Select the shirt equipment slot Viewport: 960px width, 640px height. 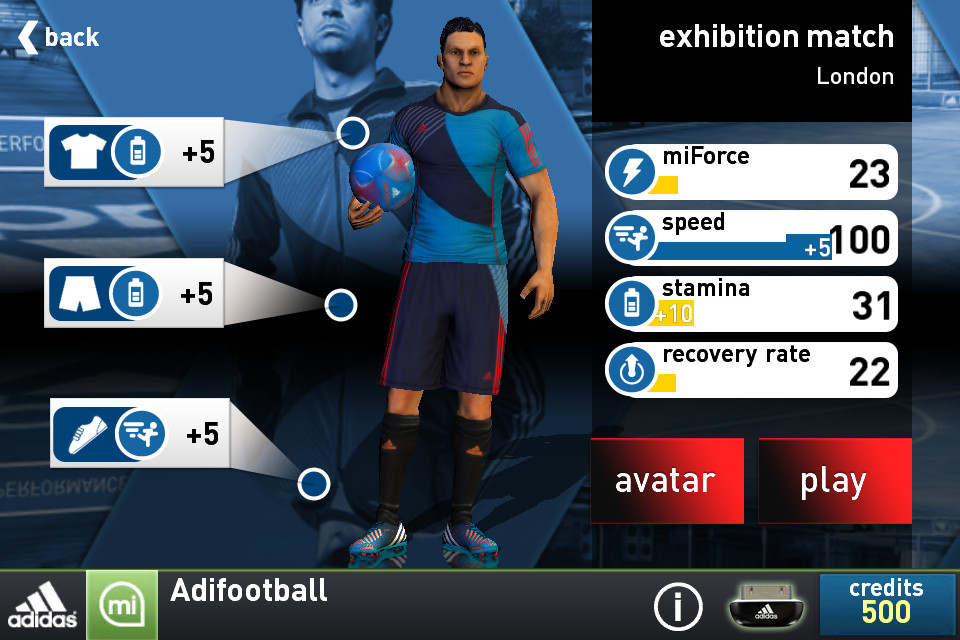point(136,152)
